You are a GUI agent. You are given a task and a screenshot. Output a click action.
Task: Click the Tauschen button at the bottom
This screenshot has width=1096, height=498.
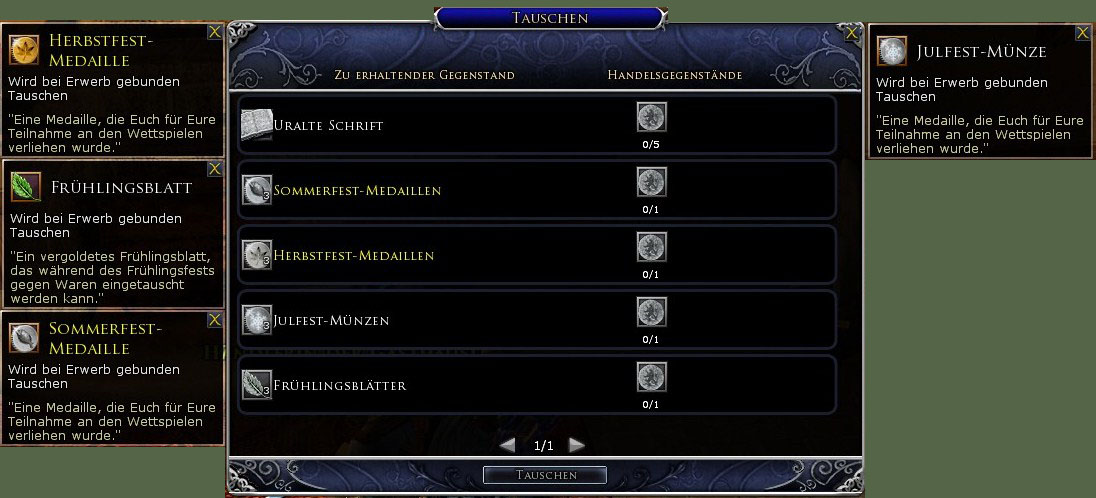[x=544, y=475]
